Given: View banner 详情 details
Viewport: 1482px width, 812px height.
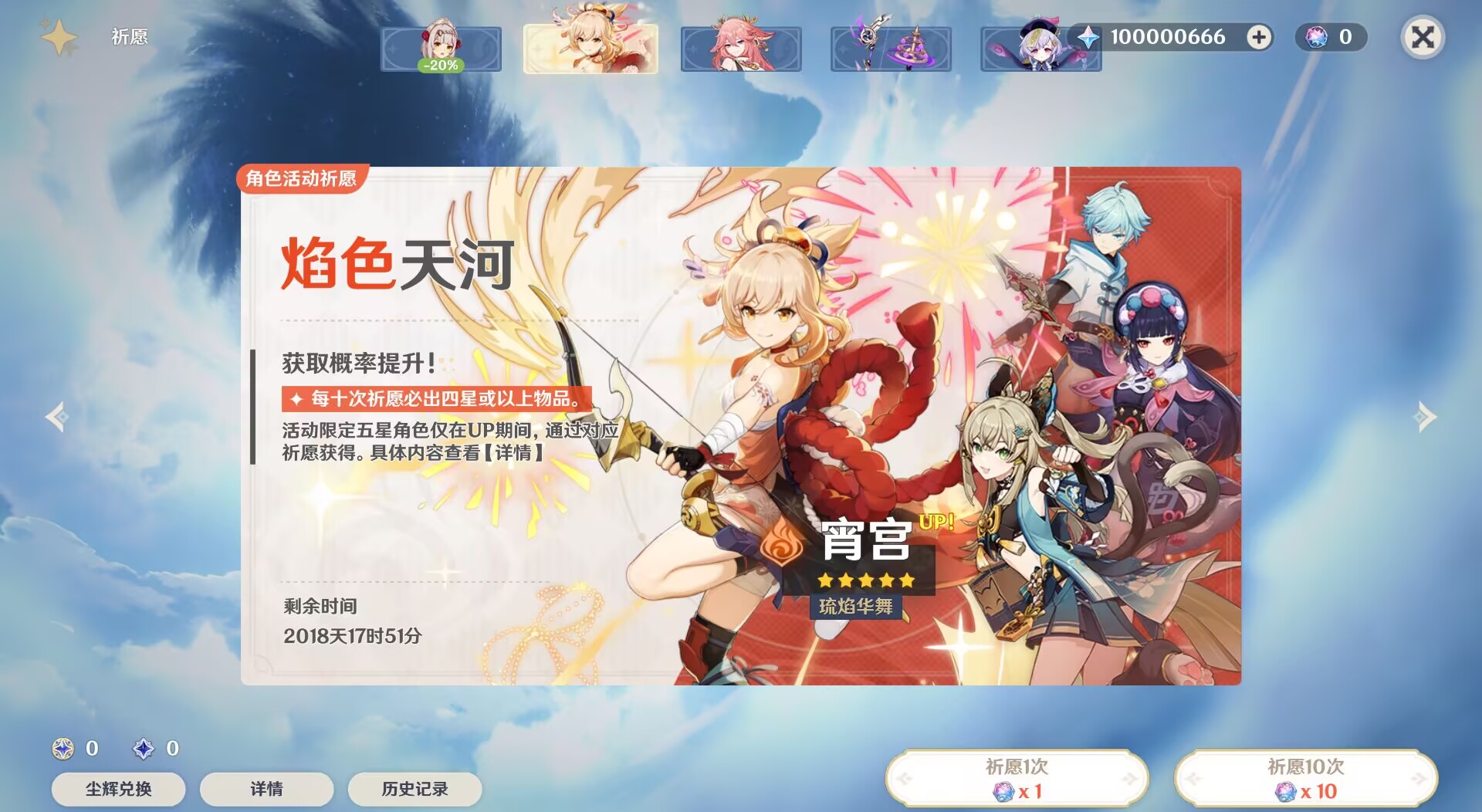Looking at the screenshot, I should [266, 789].
